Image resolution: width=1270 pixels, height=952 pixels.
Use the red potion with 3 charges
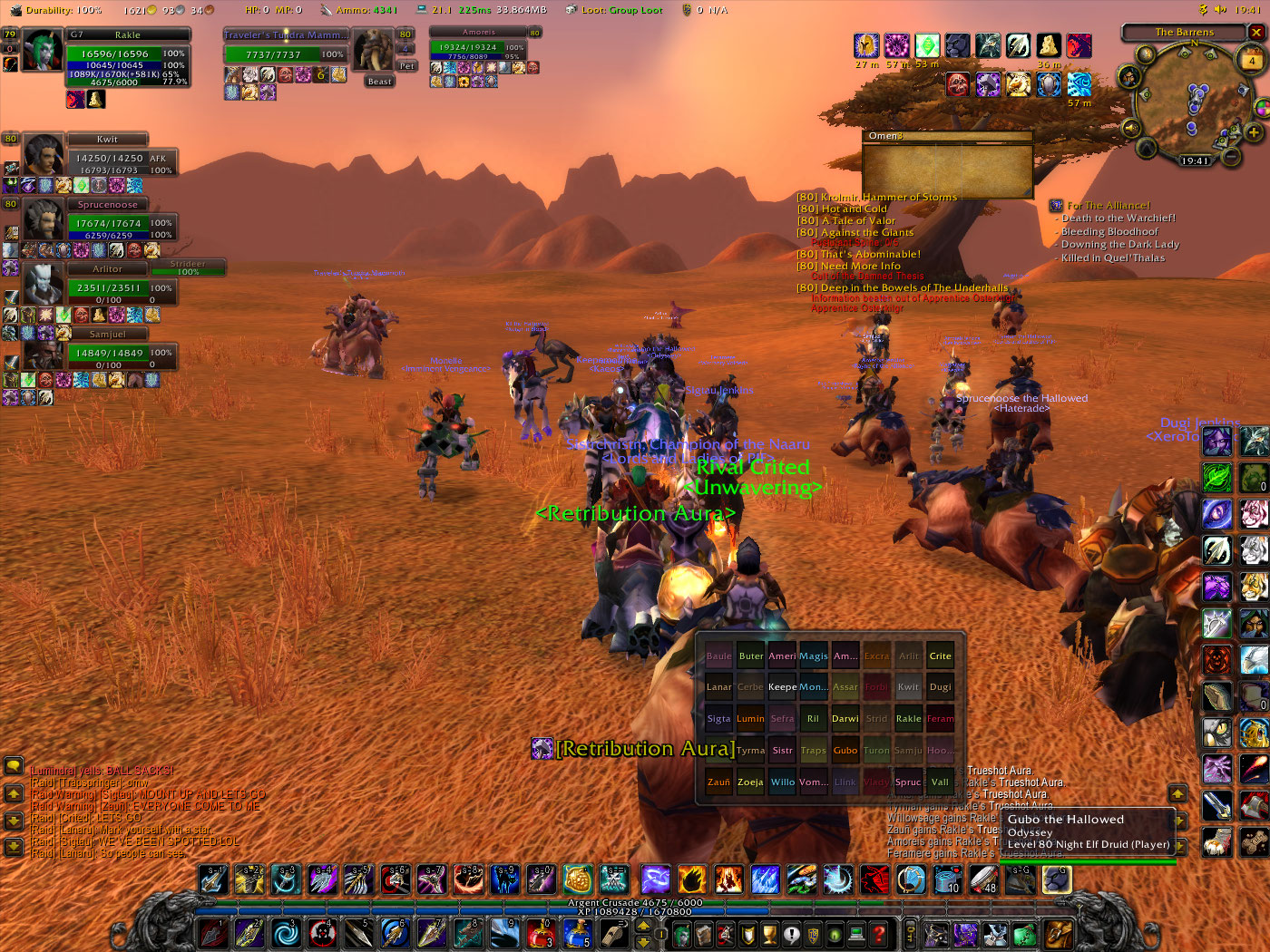coord(541,933)
